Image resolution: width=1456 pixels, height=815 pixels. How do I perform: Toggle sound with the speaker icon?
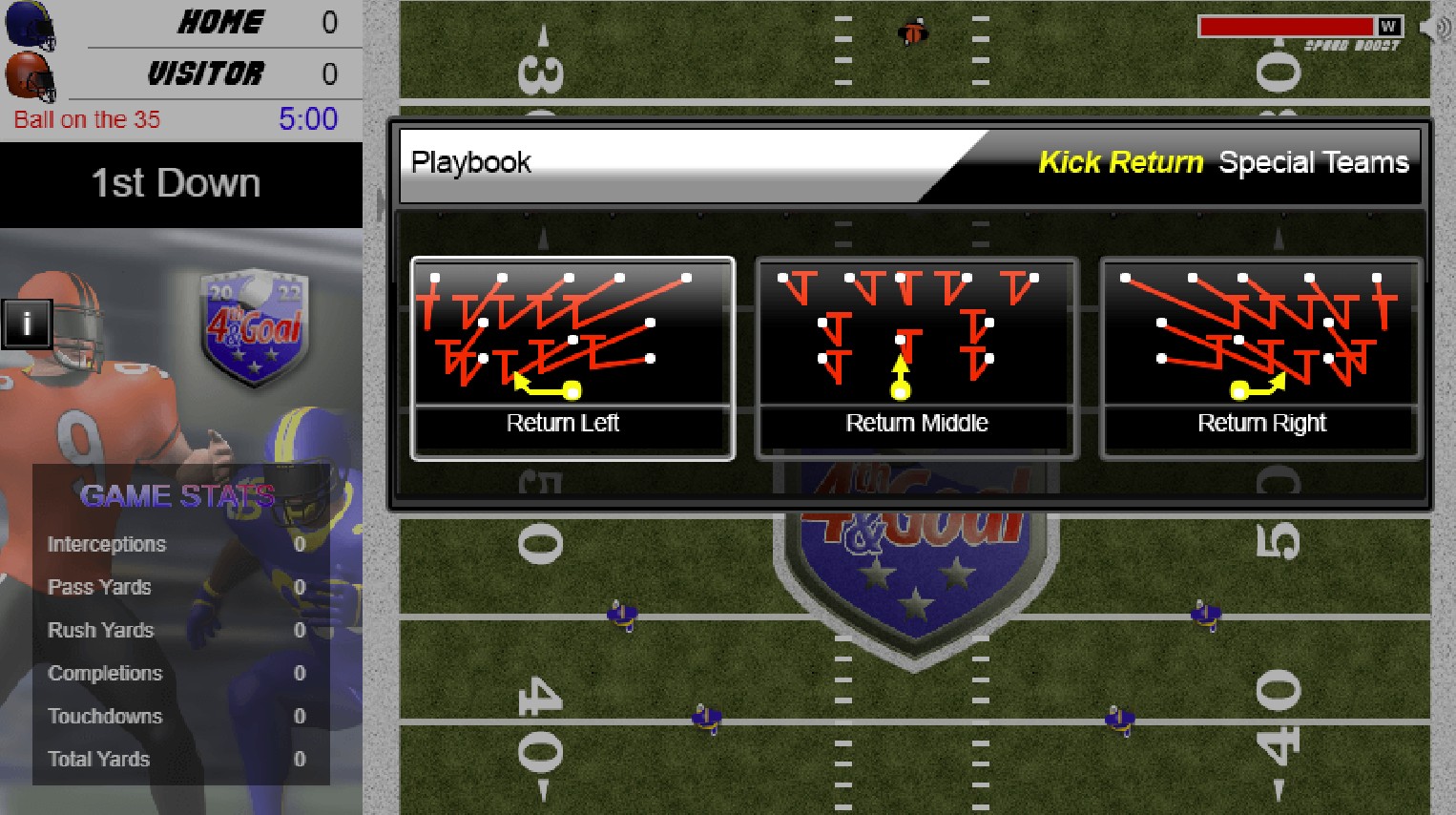click(1436, 27)
